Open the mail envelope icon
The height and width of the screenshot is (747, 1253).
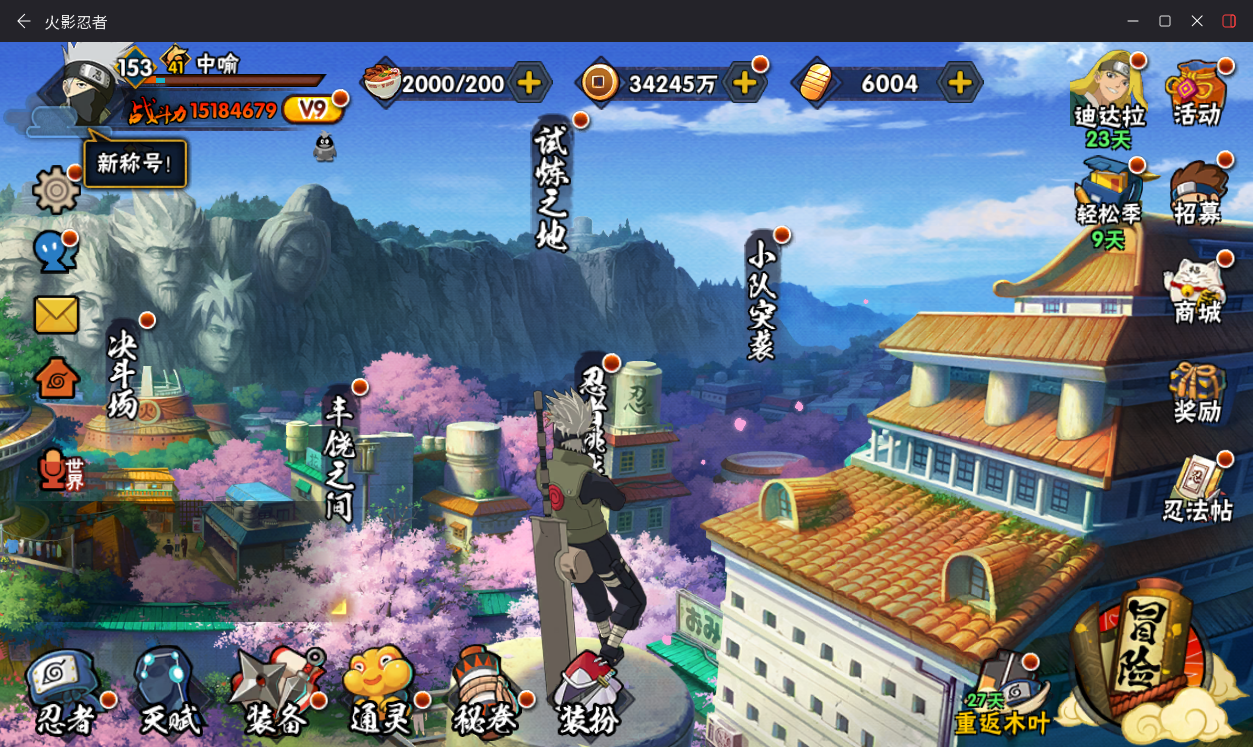(56, 315)
